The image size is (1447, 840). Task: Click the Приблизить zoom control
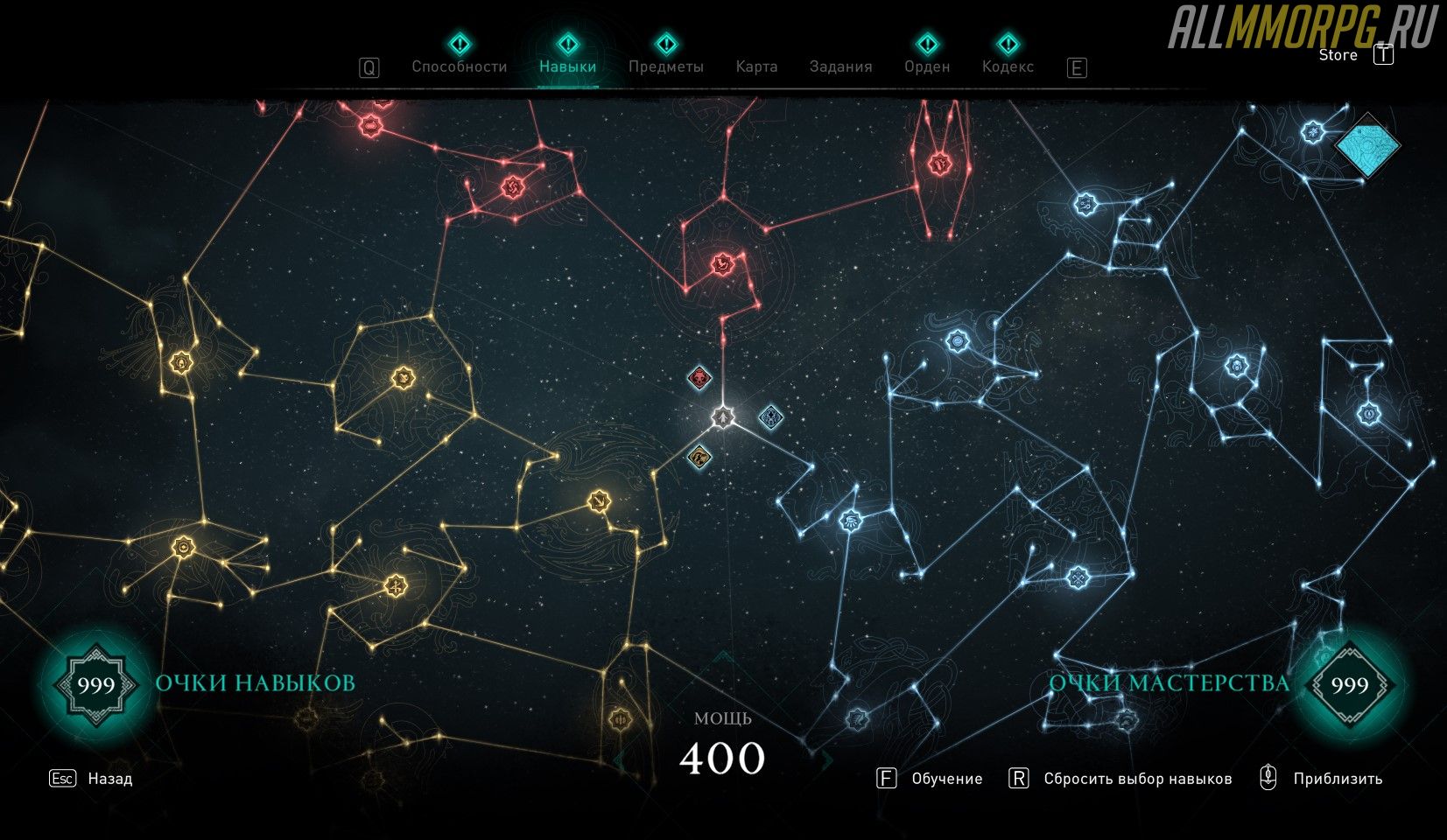tap(1337, 779)
